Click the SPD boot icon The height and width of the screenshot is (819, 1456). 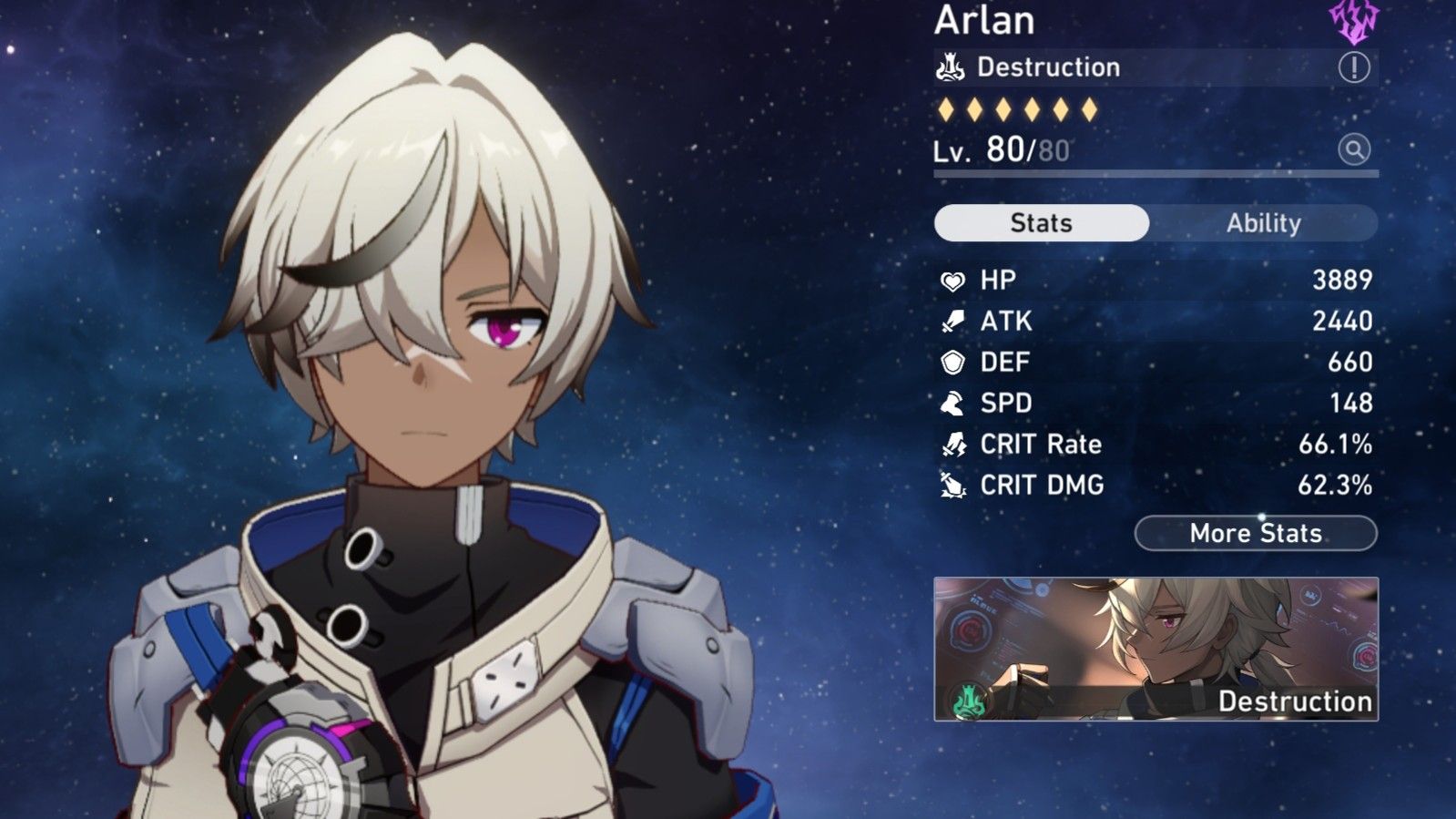[953, 403]
